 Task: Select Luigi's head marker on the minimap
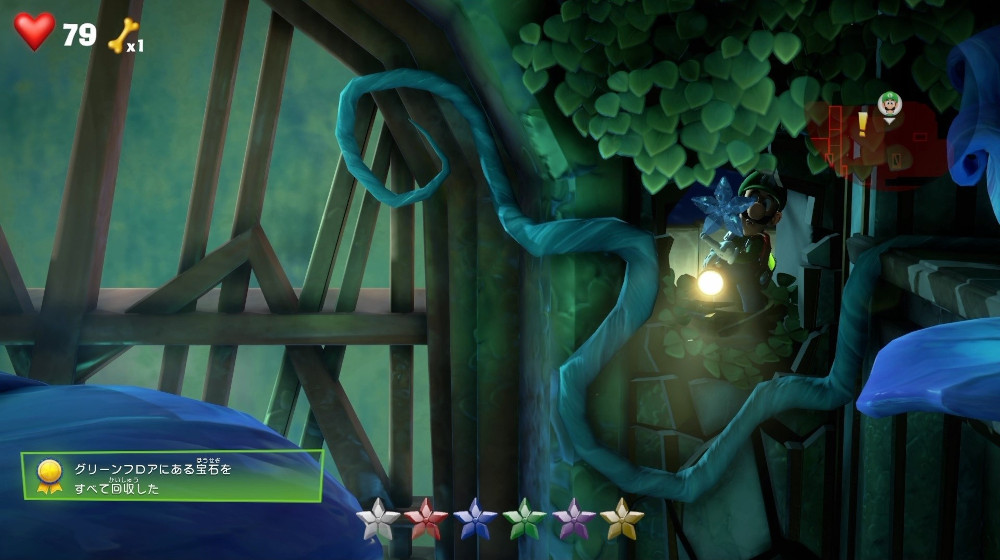pyautogui.click(x=889, y=104)
